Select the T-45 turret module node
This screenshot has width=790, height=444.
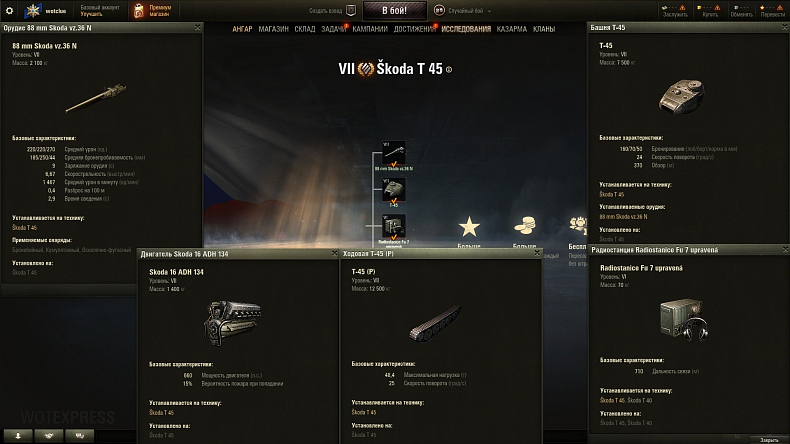point(394,188)
